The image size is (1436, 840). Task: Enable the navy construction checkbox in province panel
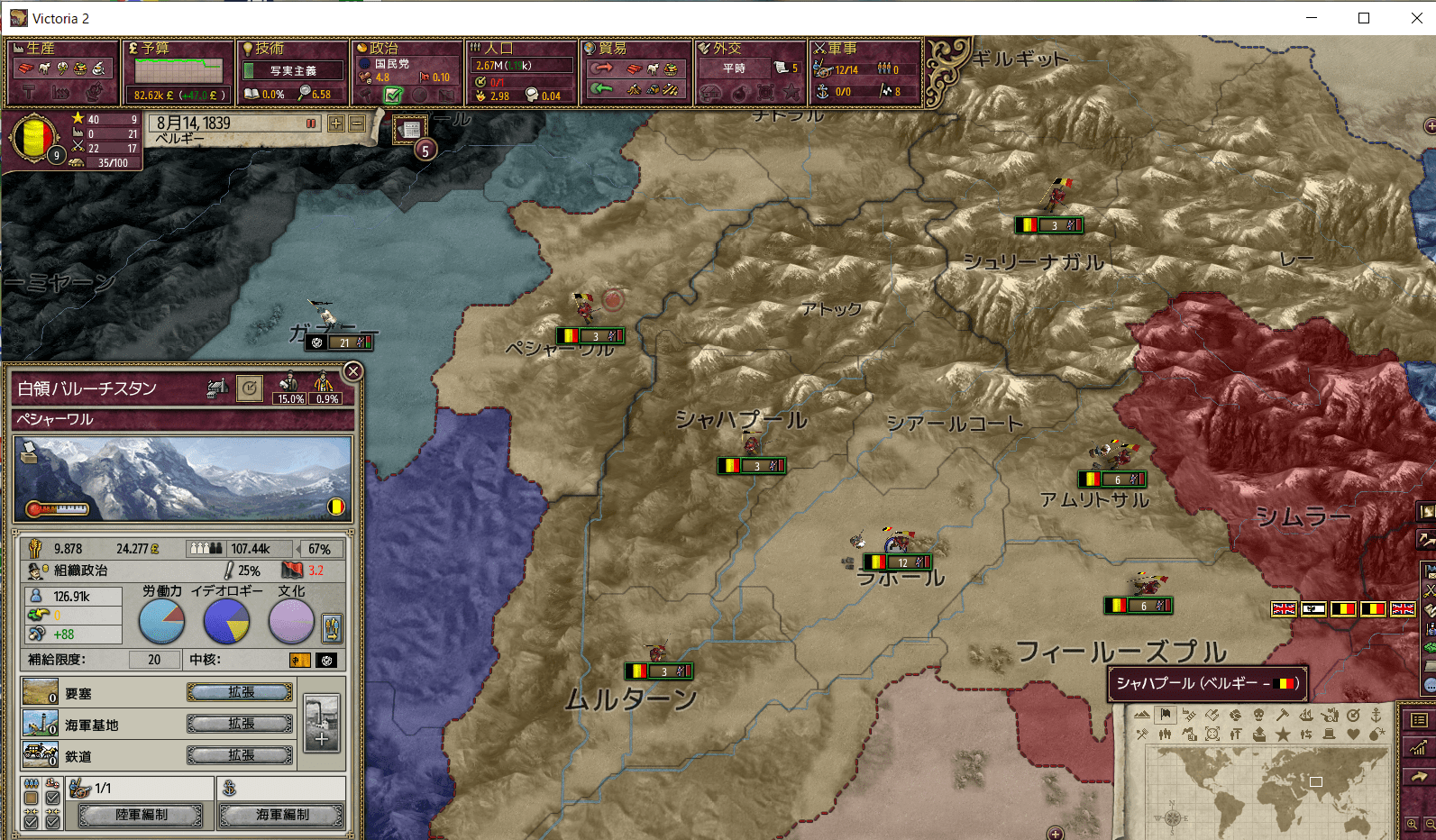click(x=51, y=796)
